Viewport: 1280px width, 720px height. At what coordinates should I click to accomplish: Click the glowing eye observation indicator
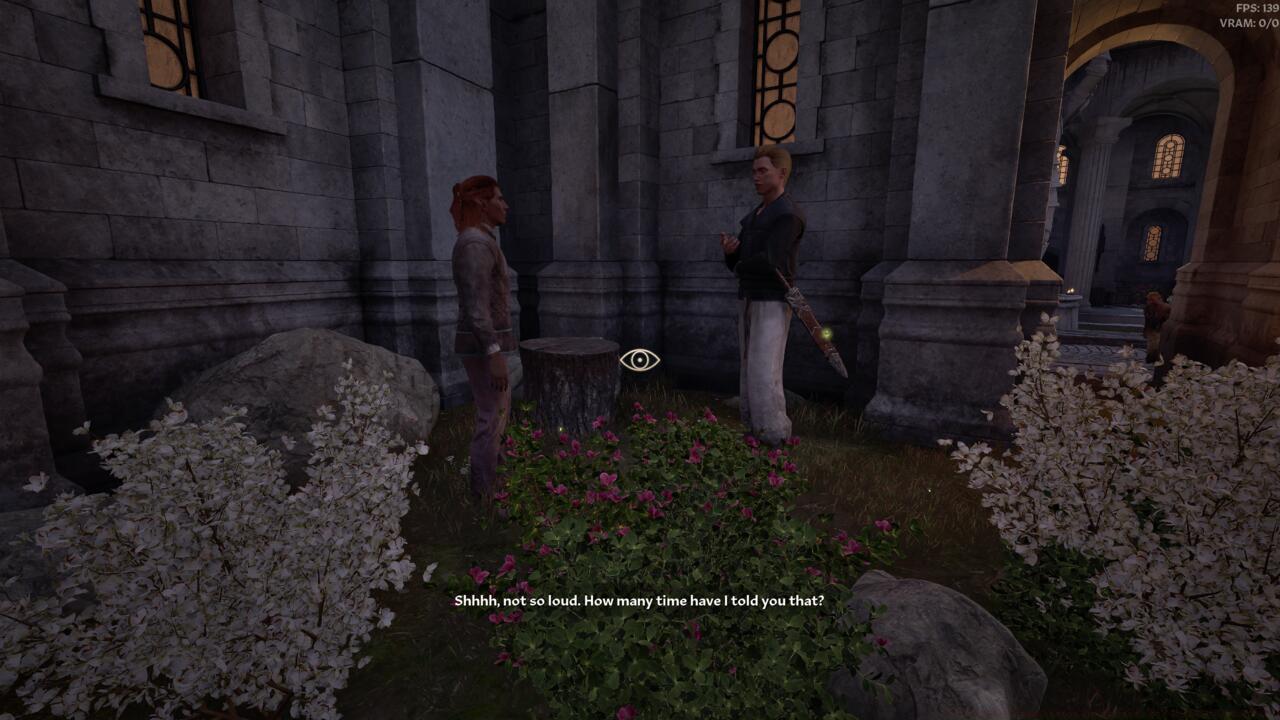coord(639,360)
